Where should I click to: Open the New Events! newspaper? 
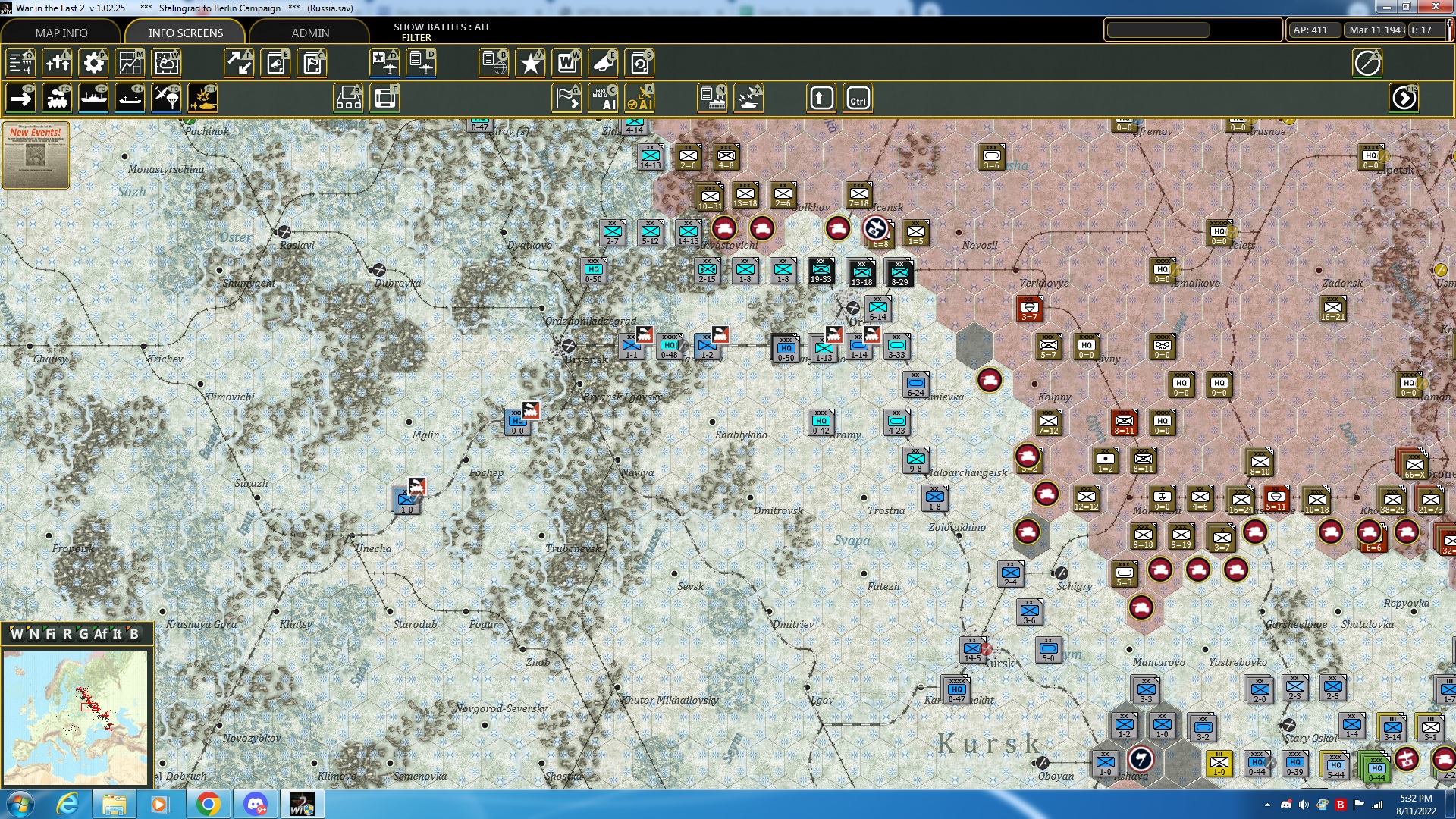(x=35, y=155)
